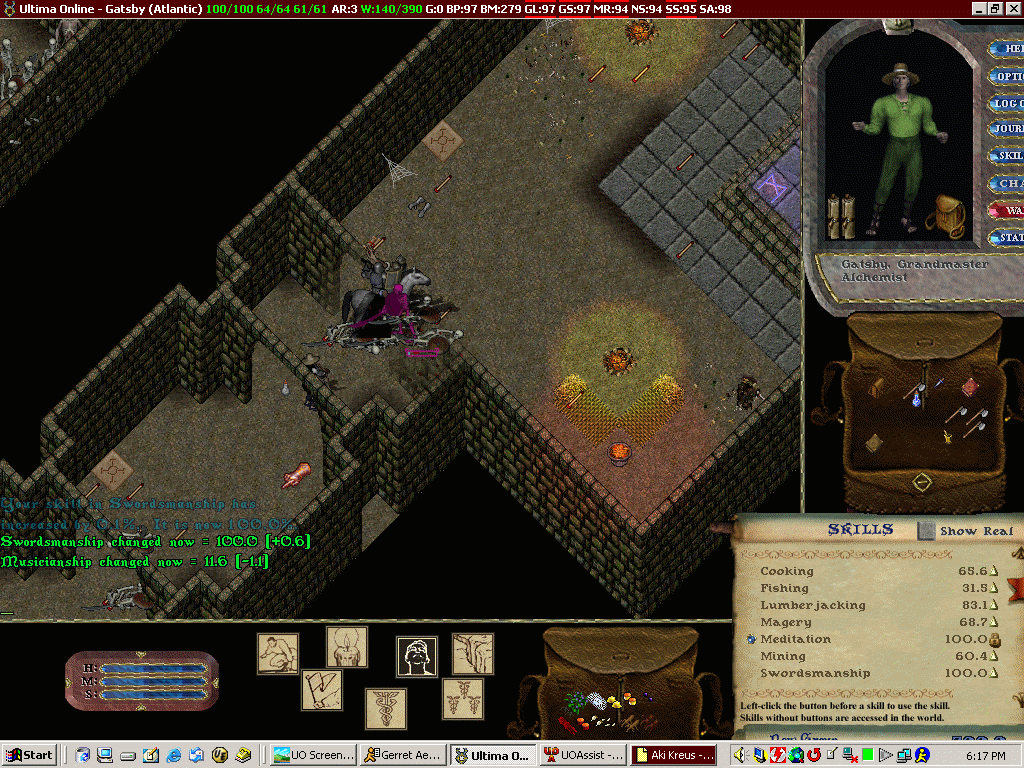Screen dimensions: 1024x768
Task: Activate the bald head face spell icon
Action: click(417, 657)
